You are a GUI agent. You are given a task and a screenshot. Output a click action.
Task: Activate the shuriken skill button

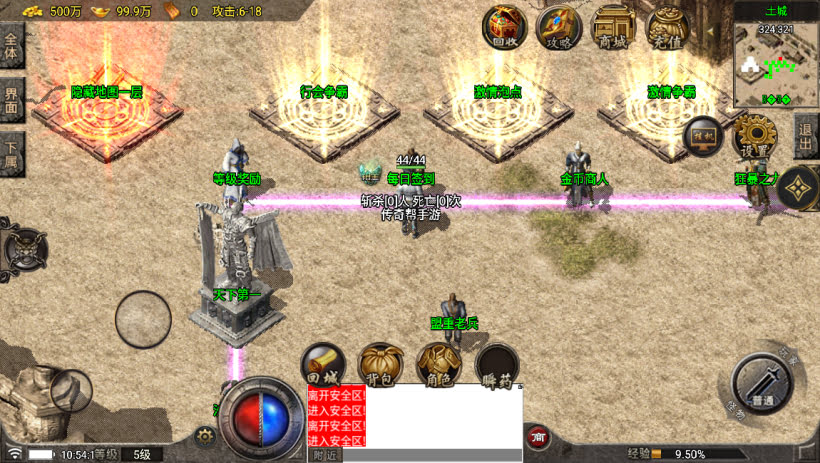(x=799, y=187)
